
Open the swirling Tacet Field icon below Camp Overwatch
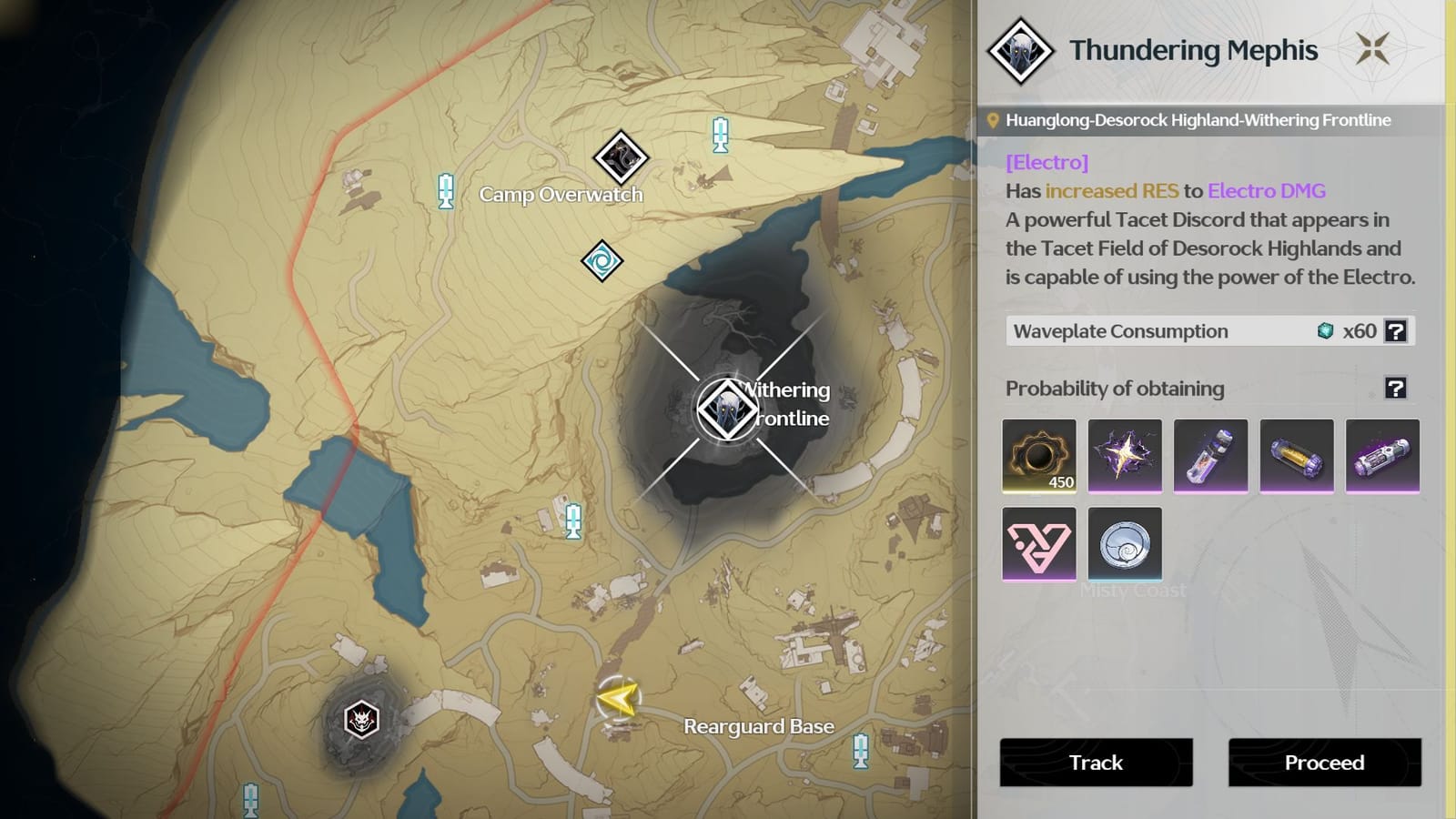(602, 261)
